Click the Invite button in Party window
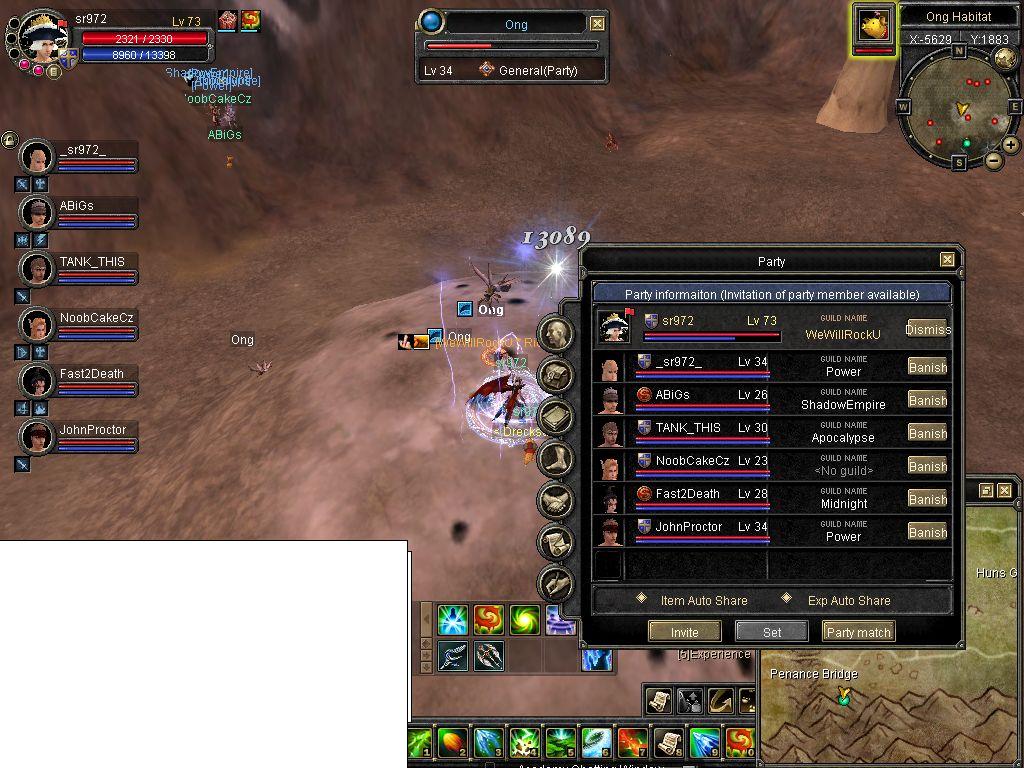This screenshot has height=768, width=1024. [x=685, y=632]
